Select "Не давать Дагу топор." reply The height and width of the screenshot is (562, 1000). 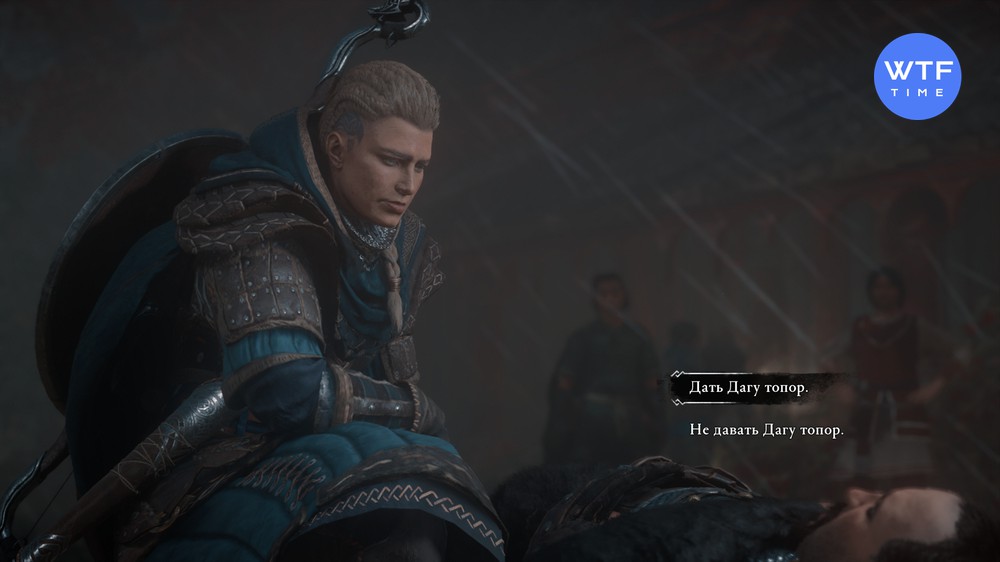coord(766,430)
